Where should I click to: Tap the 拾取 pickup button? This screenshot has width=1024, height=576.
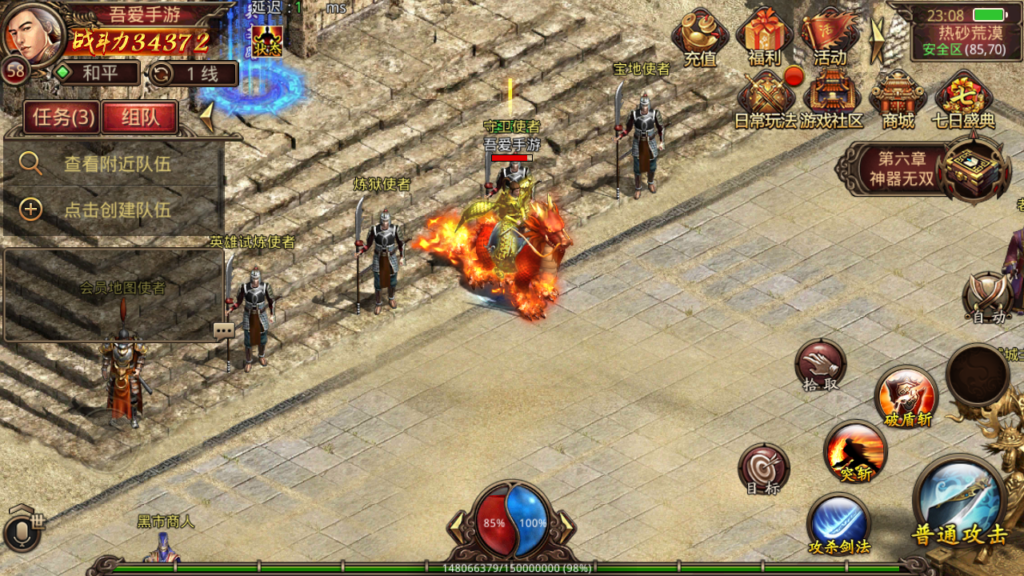pyautogui.click(x=820, y=364)
